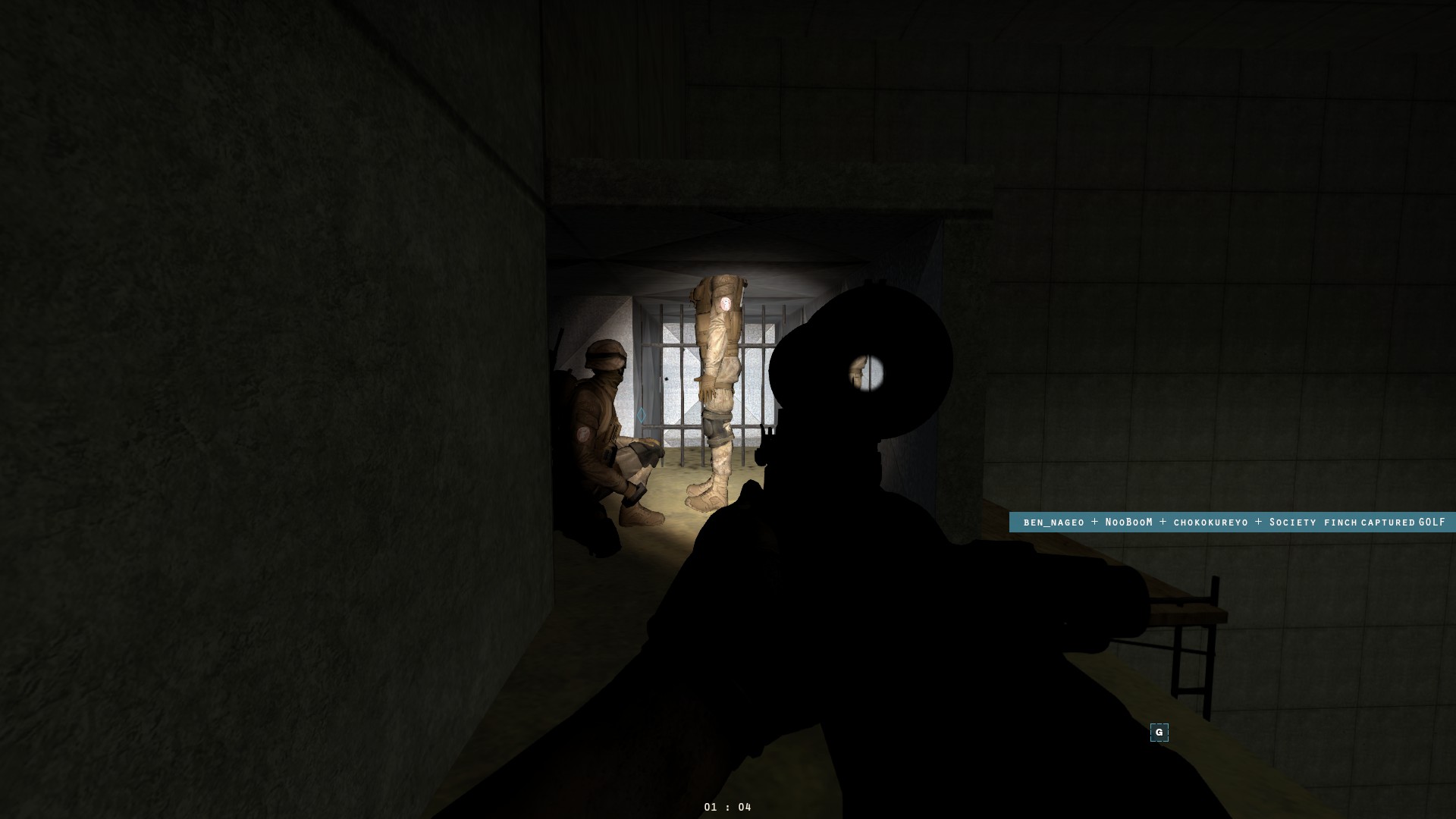Click the plus symbol after NooBooM
This screenshot has width=1456, height=819.
pos(1163,522)
